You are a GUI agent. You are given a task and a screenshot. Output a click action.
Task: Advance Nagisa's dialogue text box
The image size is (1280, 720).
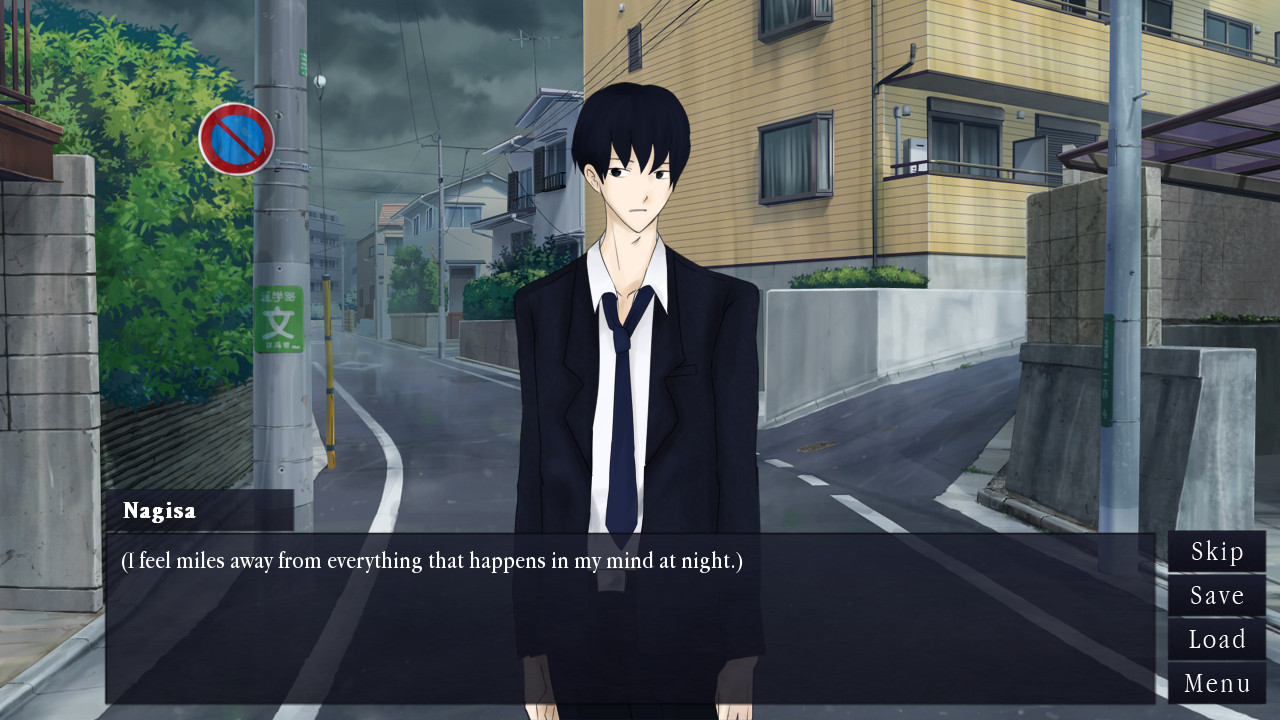(x=630, y=618)
